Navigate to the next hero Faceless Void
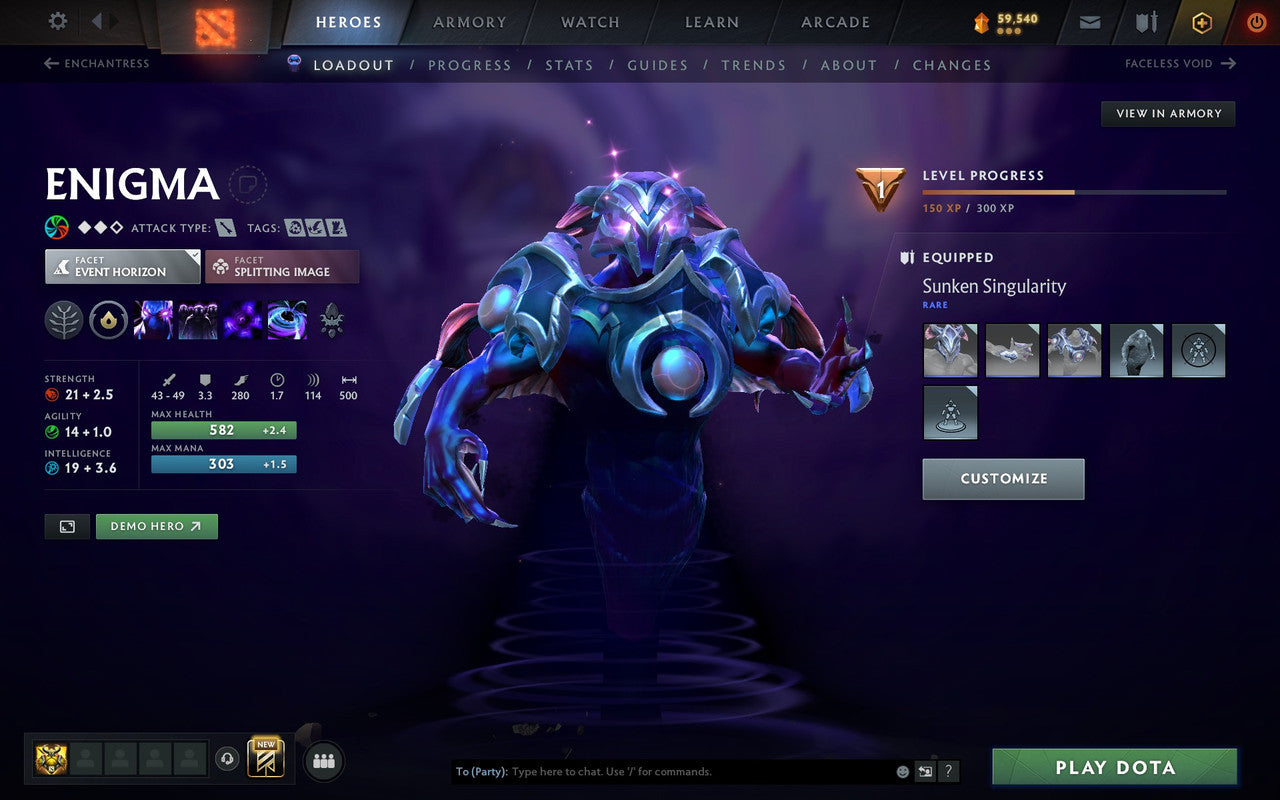This screenshot has height=800, width=1280. (x=1178, y=63)
